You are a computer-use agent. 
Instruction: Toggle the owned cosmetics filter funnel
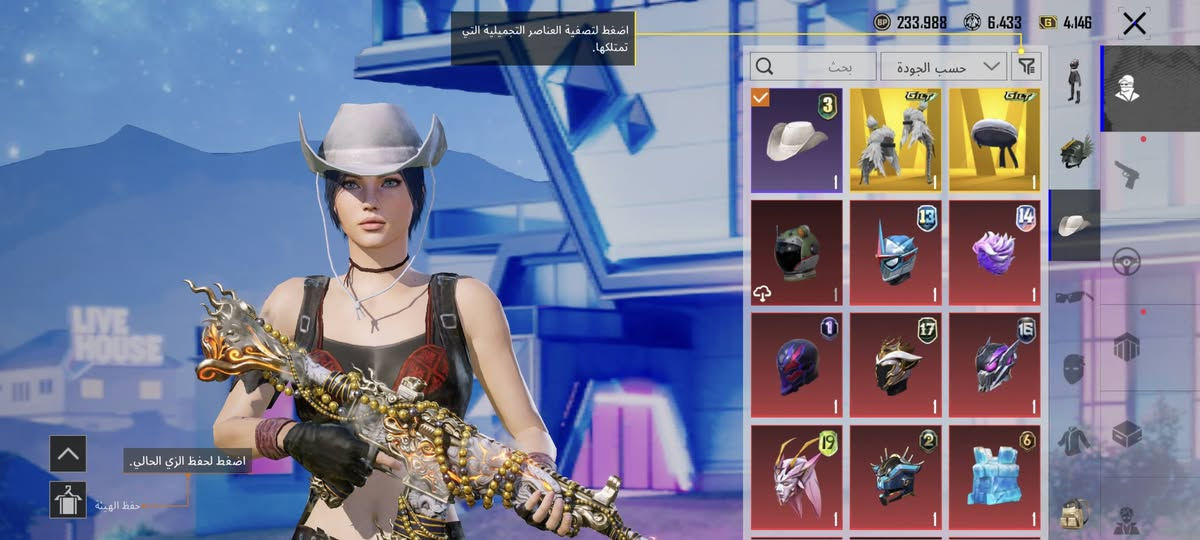1026,67
